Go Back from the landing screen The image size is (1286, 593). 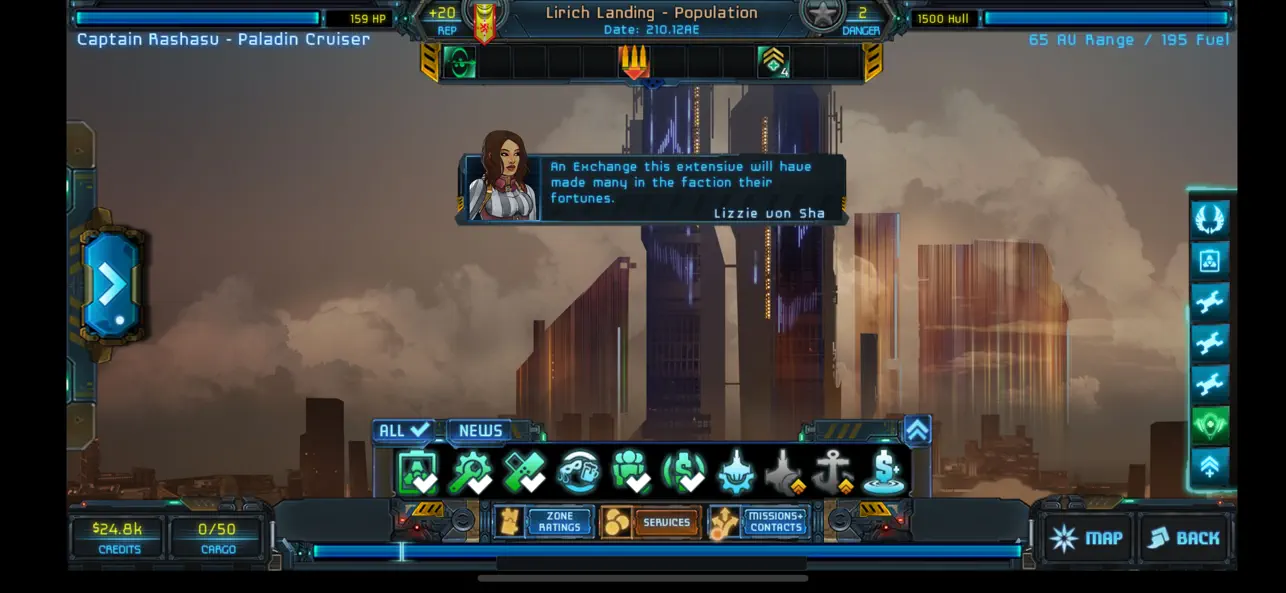[1184, 538]
